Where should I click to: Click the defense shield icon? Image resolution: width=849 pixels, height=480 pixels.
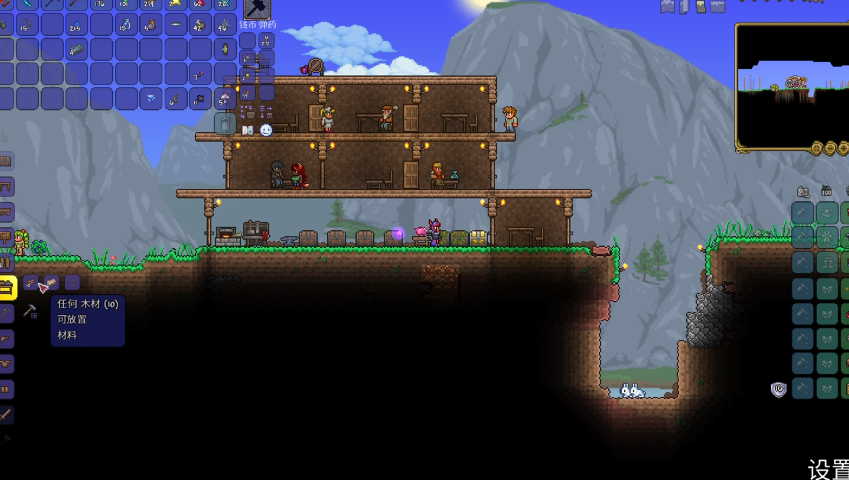tap(778, 389)
